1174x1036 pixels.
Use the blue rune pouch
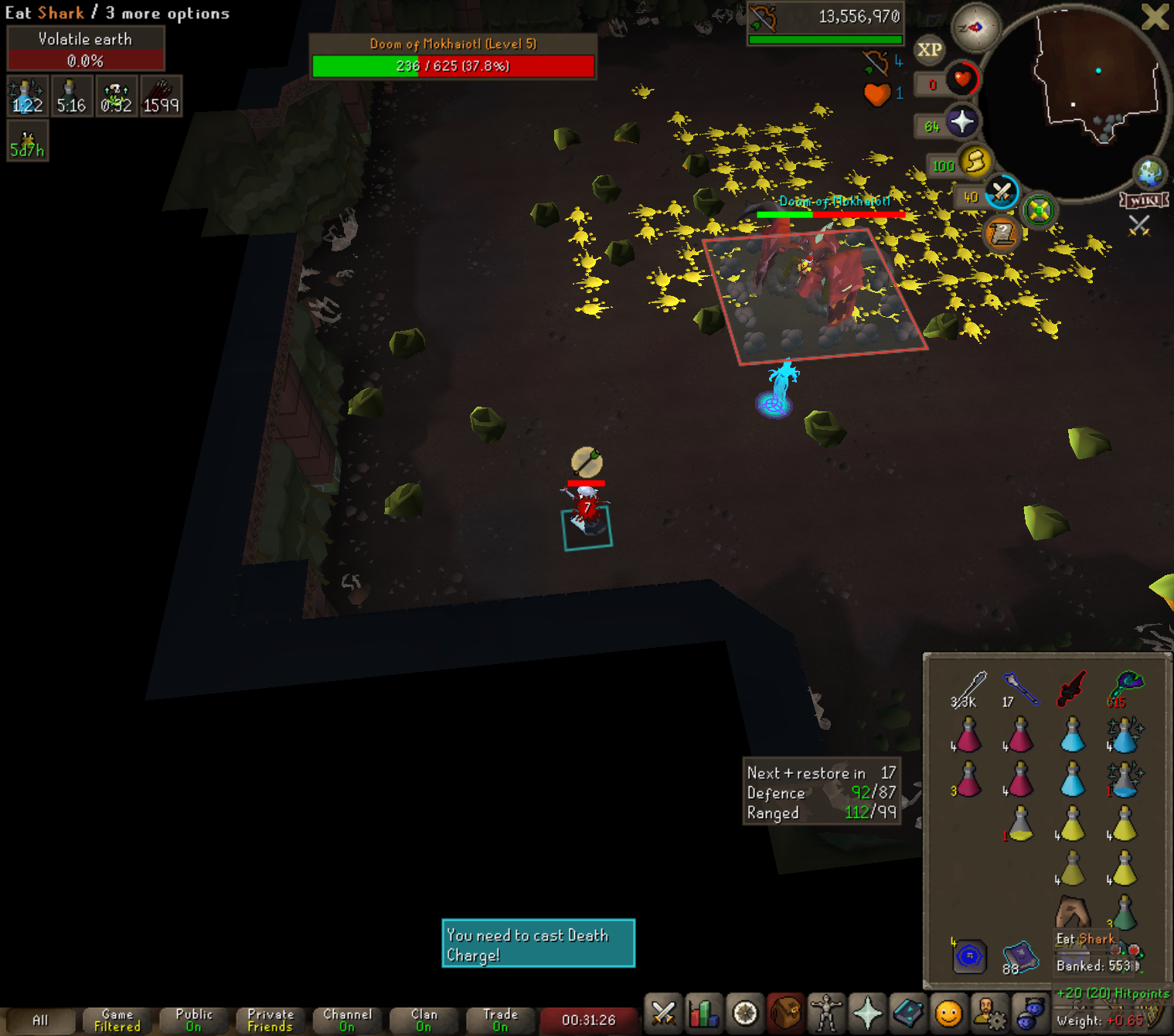[x=969, y=956]
